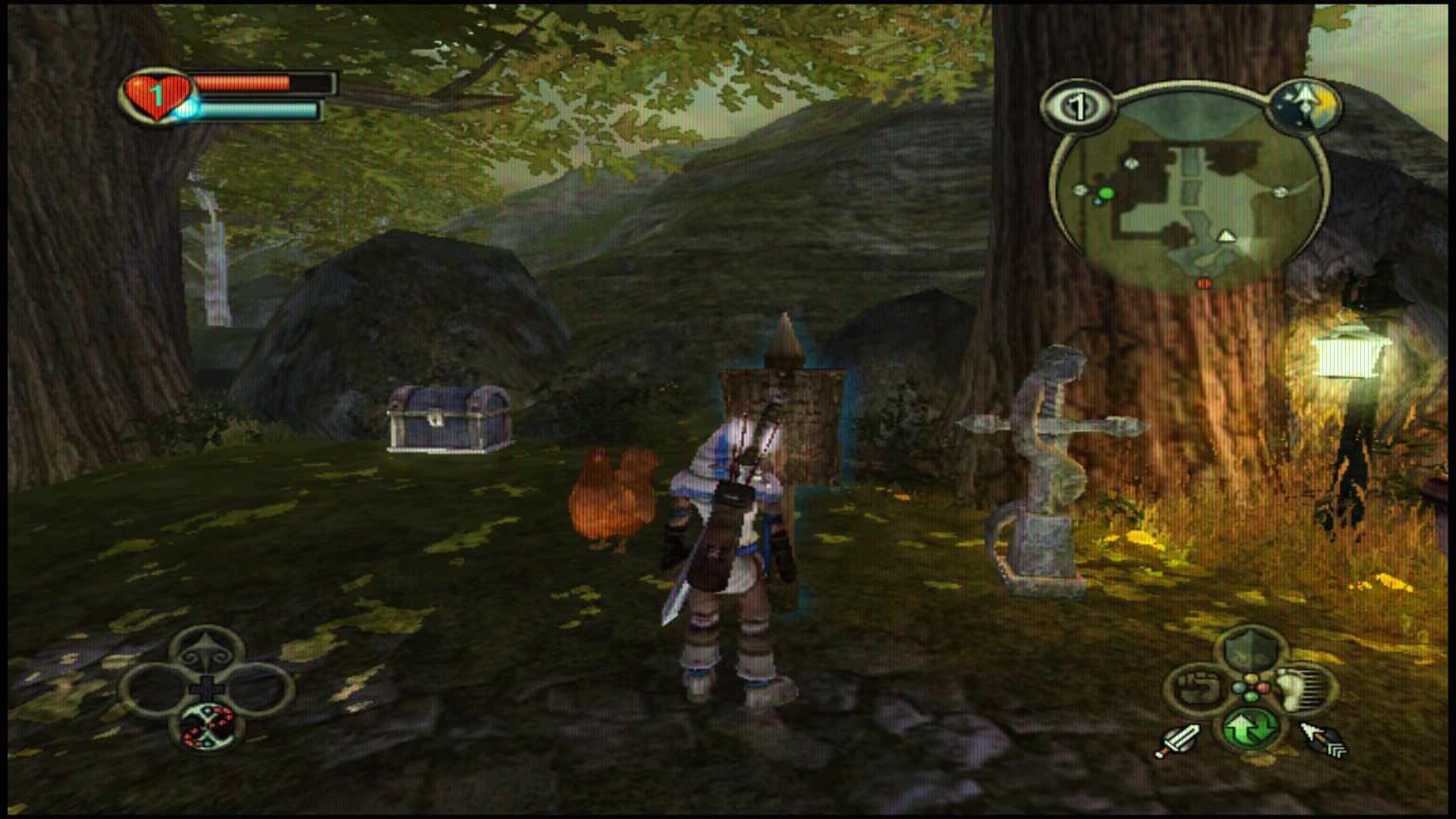The height and width of the screenshot is (819, 1456).
Task: Activate the footprint sneak icon
Action: point(1303,689)
